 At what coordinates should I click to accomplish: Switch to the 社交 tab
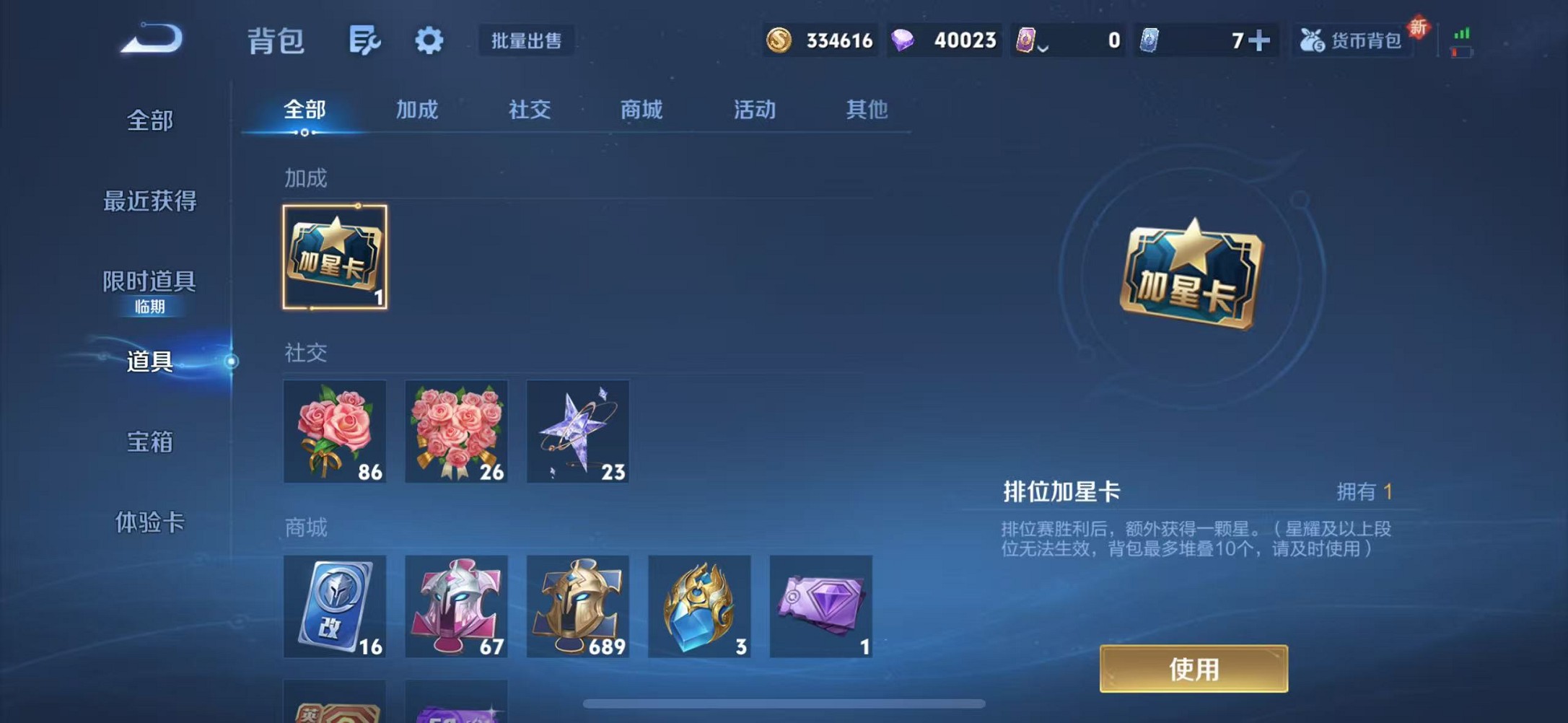click(529, 110)
